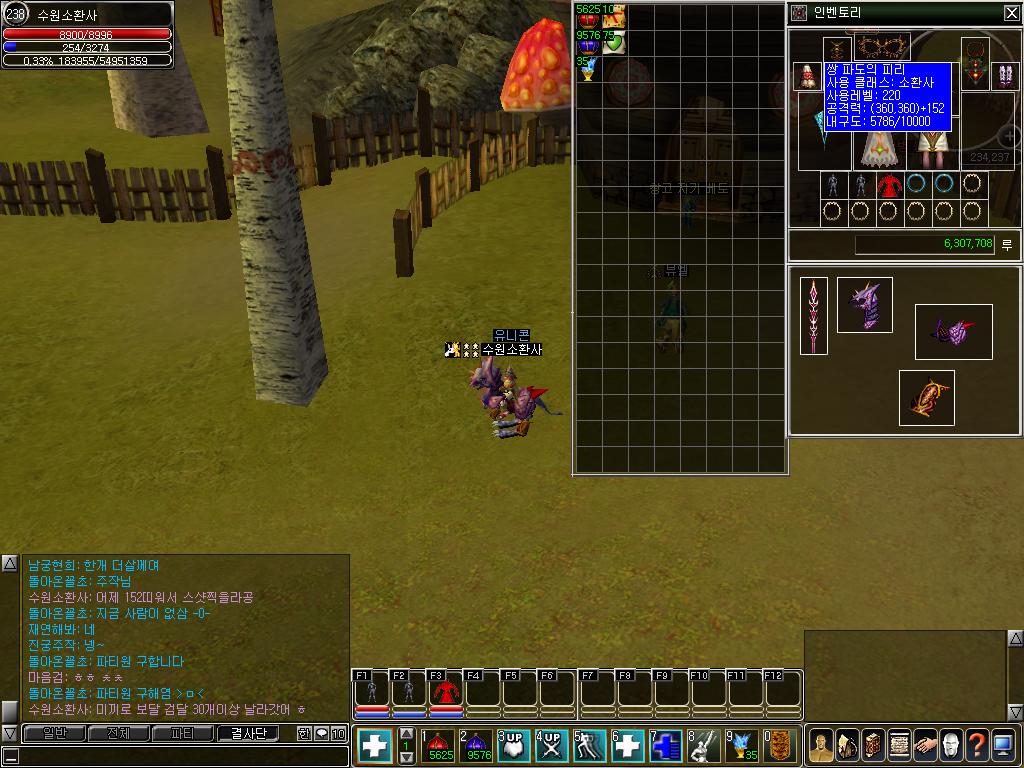
Task: Switch to the 전체 chat tab
Action: point(118,733)
